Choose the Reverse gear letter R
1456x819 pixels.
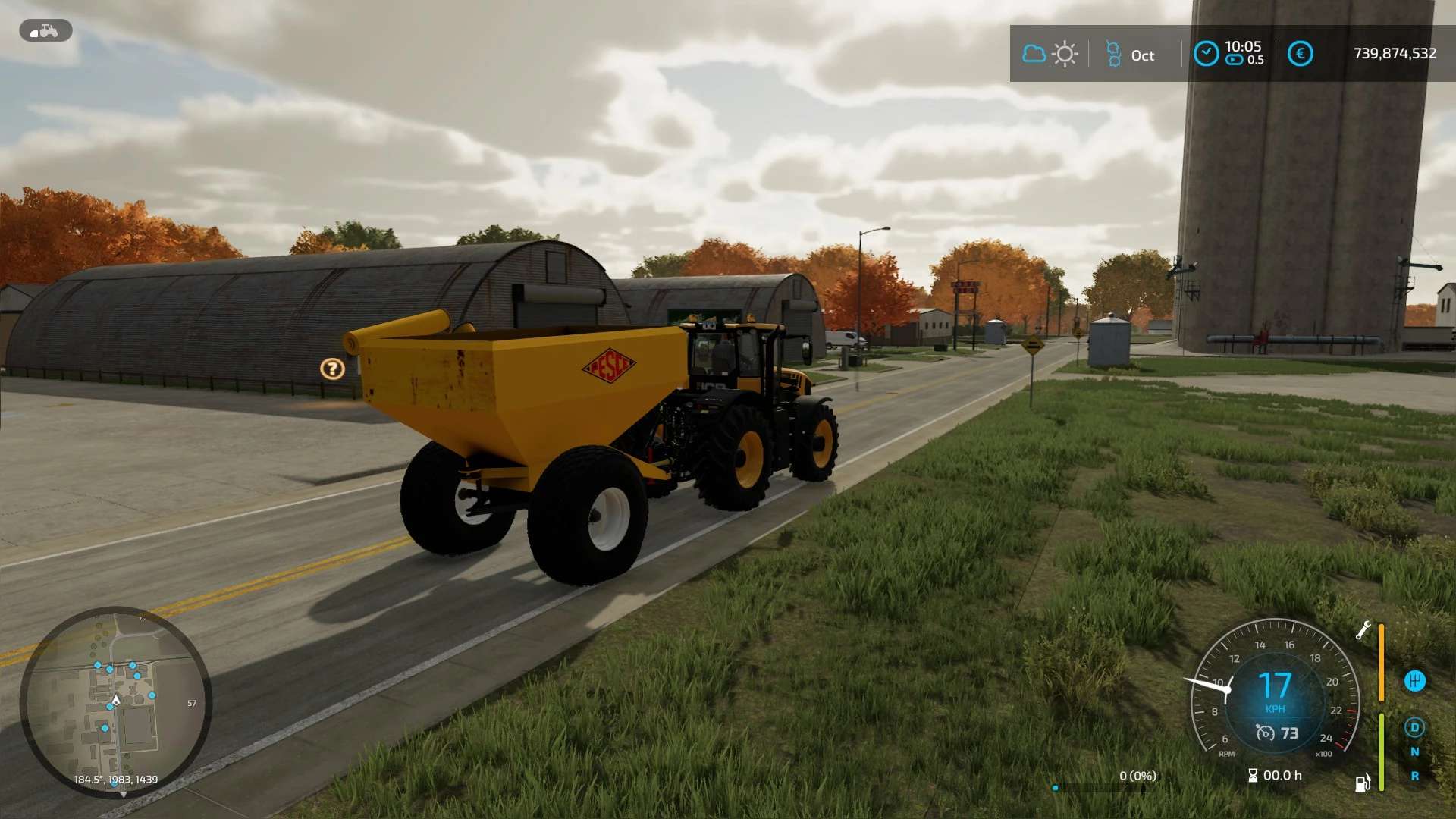(x=1414, y=776)
